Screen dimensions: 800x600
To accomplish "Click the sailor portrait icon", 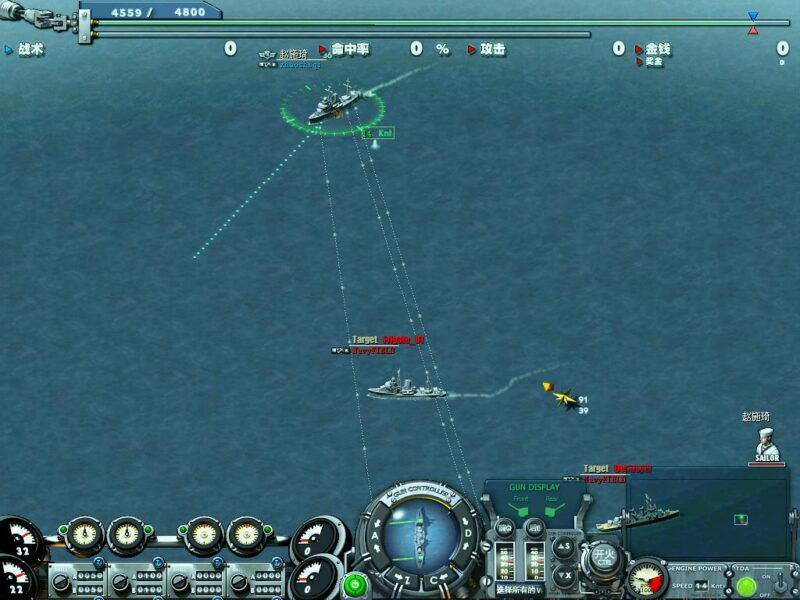I will 766,445.
